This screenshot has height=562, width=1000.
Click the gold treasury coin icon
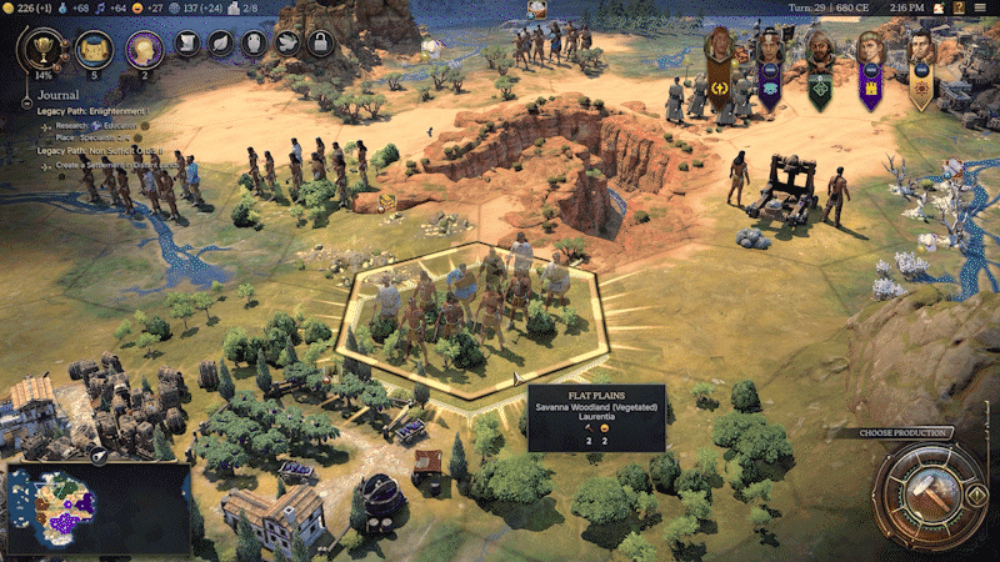pyautogui.click(x=8, y=8)
